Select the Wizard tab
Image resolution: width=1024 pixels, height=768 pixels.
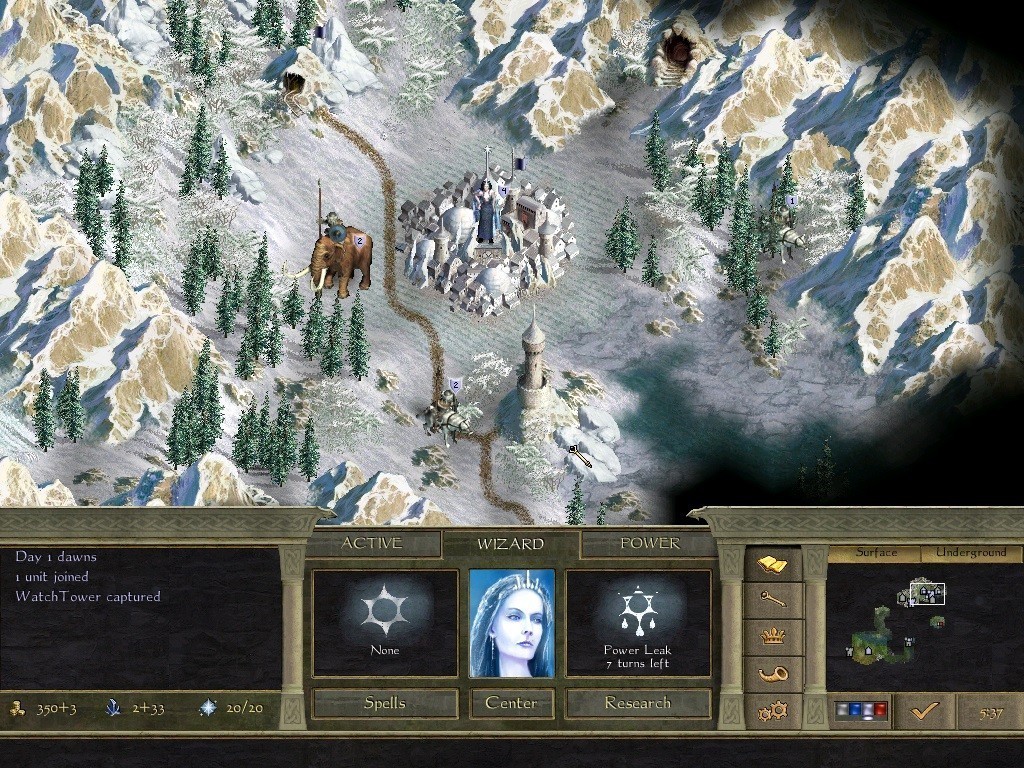tap(510, 544)
